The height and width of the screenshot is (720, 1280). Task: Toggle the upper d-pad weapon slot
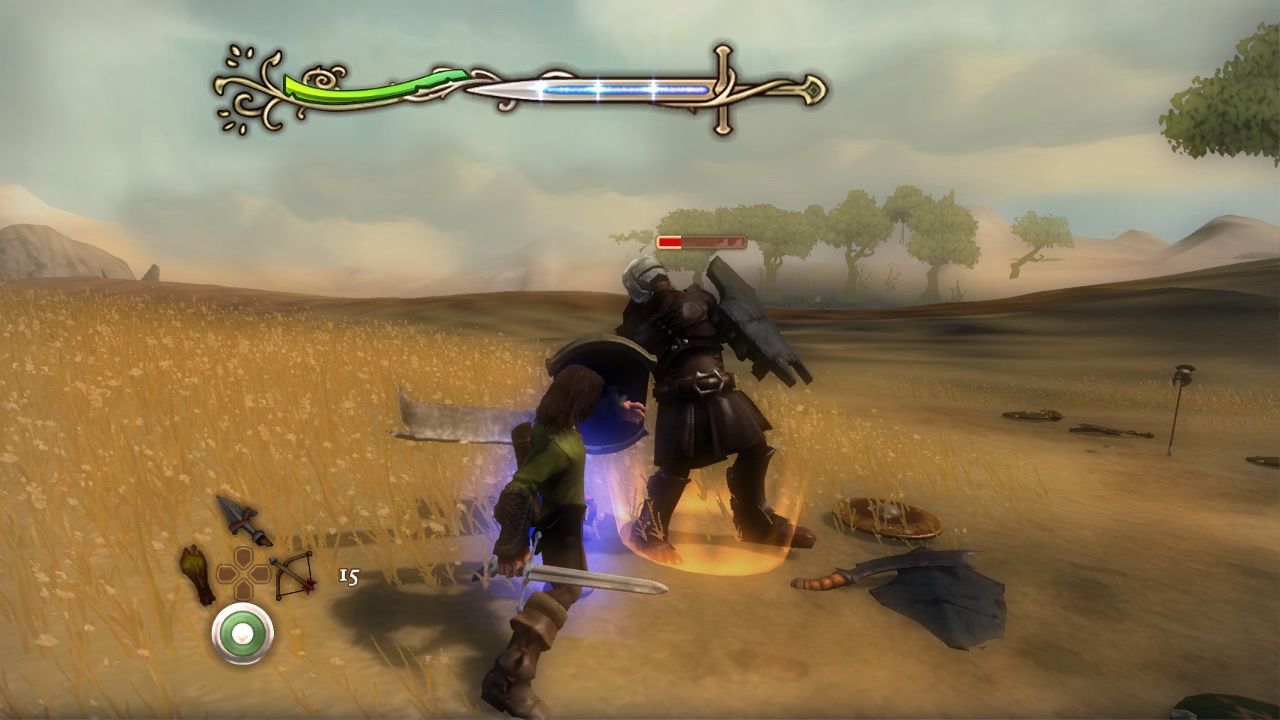point(242,556)
